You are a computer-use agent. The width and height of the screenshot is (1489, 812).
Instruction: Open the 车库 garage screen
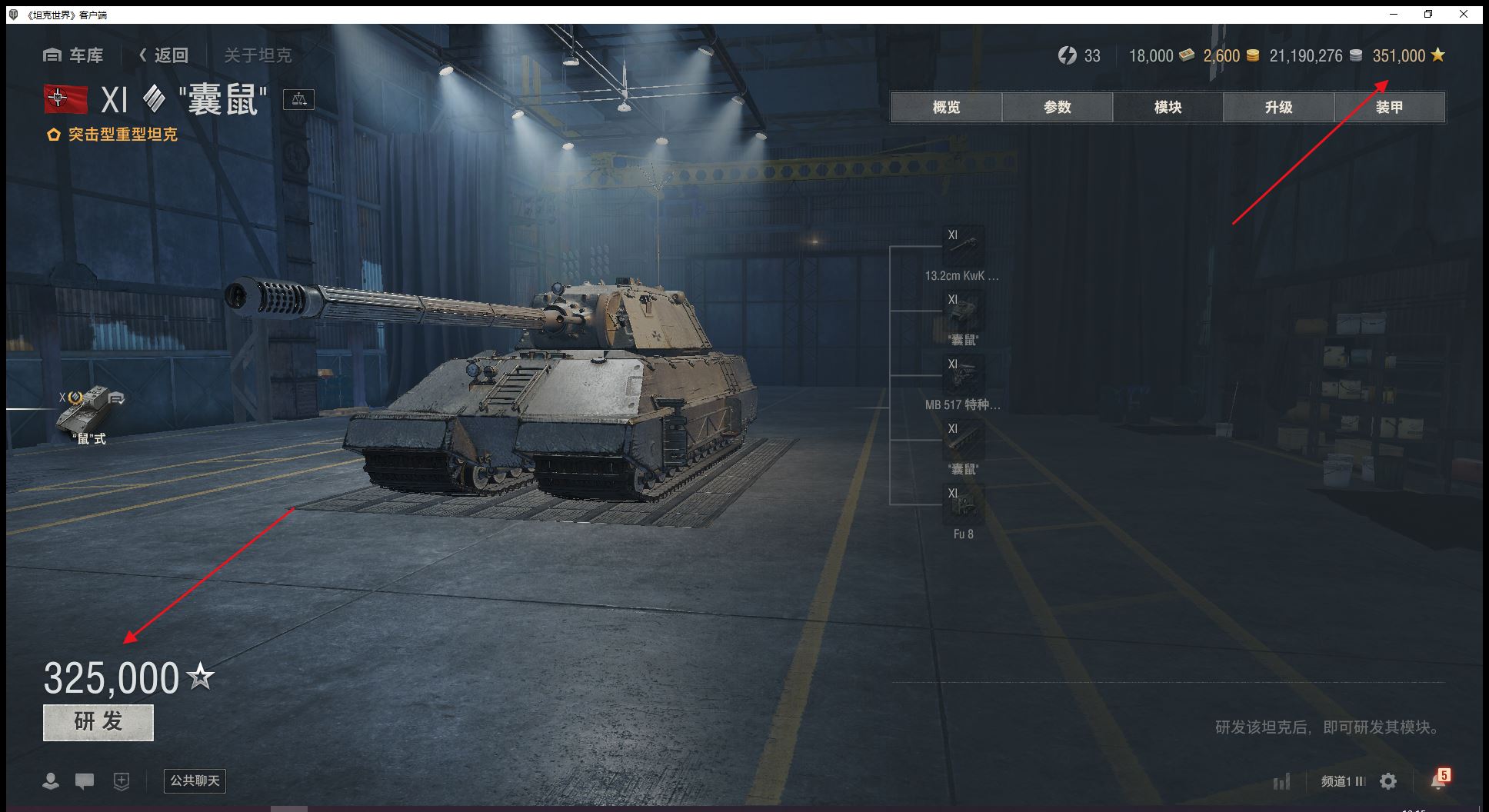coord(74,55)
